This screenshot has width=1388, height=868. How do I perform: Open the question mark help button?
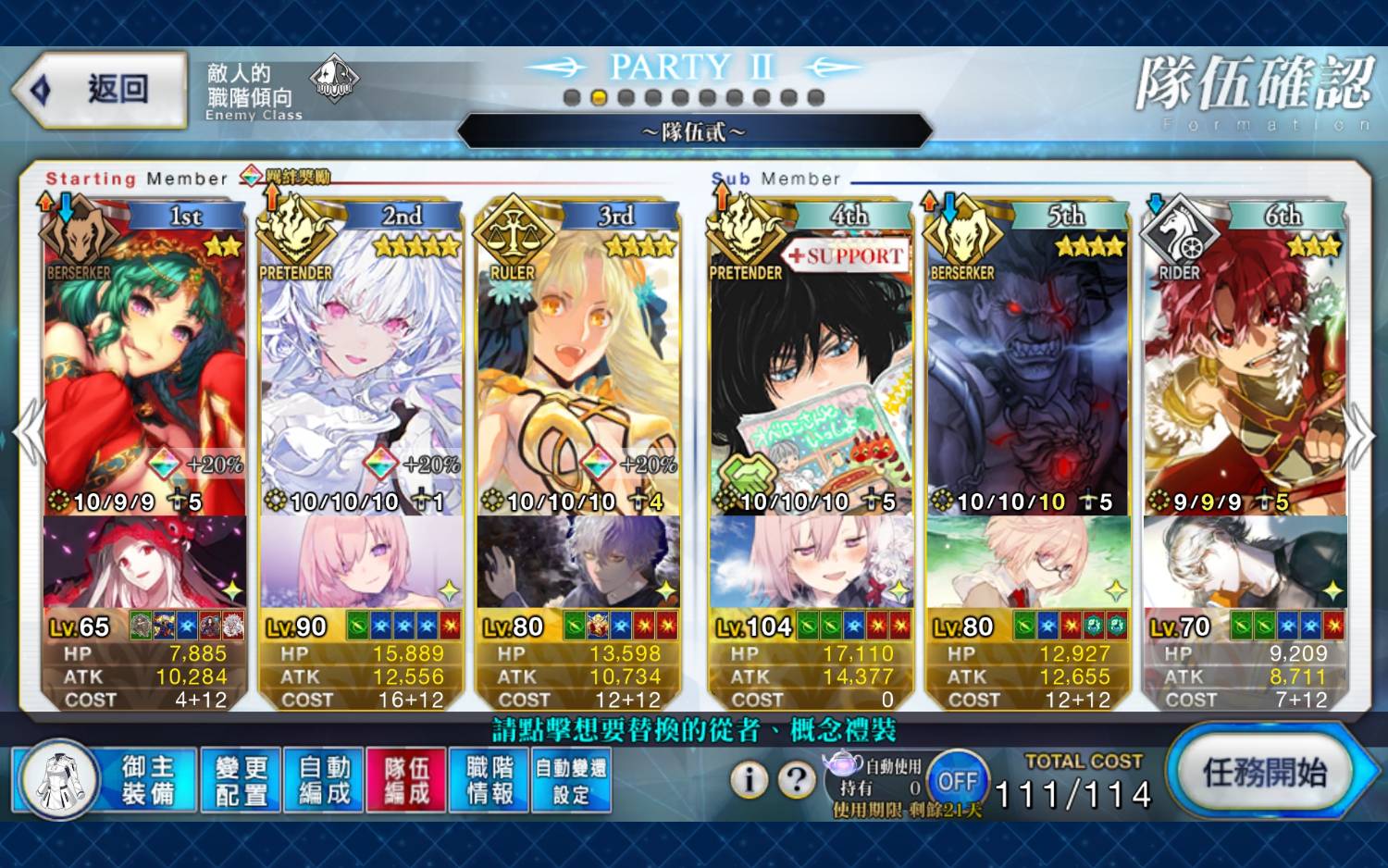[796, 780]
